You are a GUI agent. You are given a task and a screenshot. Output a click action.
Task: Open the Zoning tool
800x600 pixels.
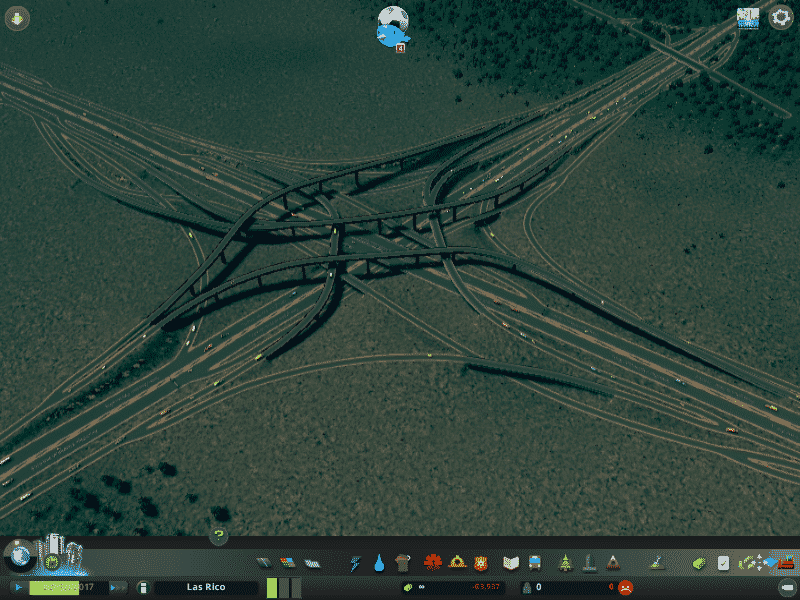coord(288,563)
